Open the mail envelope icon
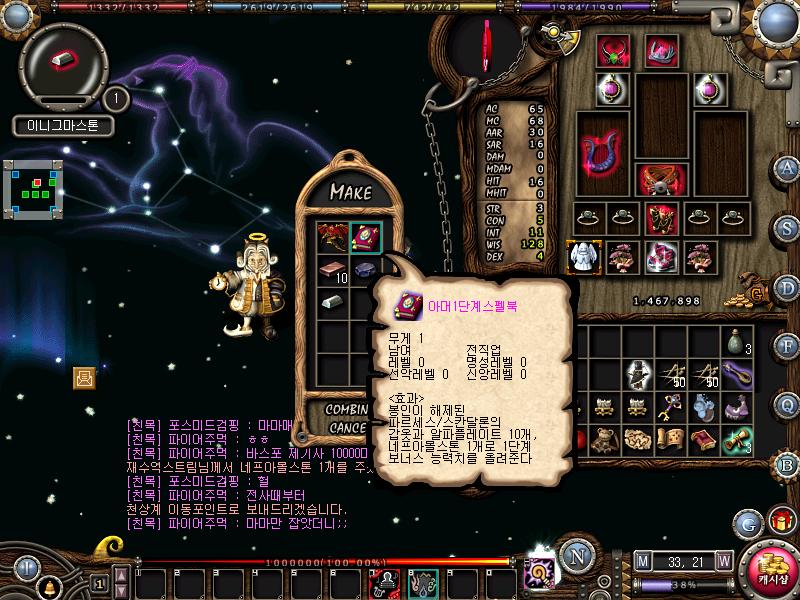Screen dimensions: 800x600 84,377
